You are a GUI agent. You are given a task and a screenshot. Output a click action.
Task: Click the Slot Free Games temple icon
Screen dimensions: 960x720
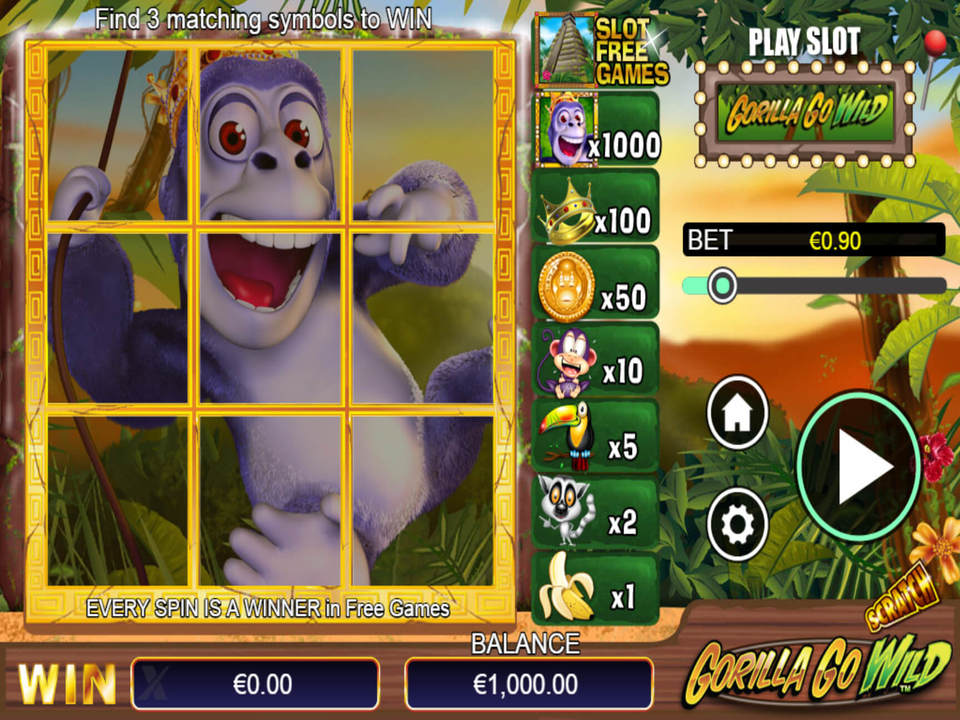tap(566, 51)
